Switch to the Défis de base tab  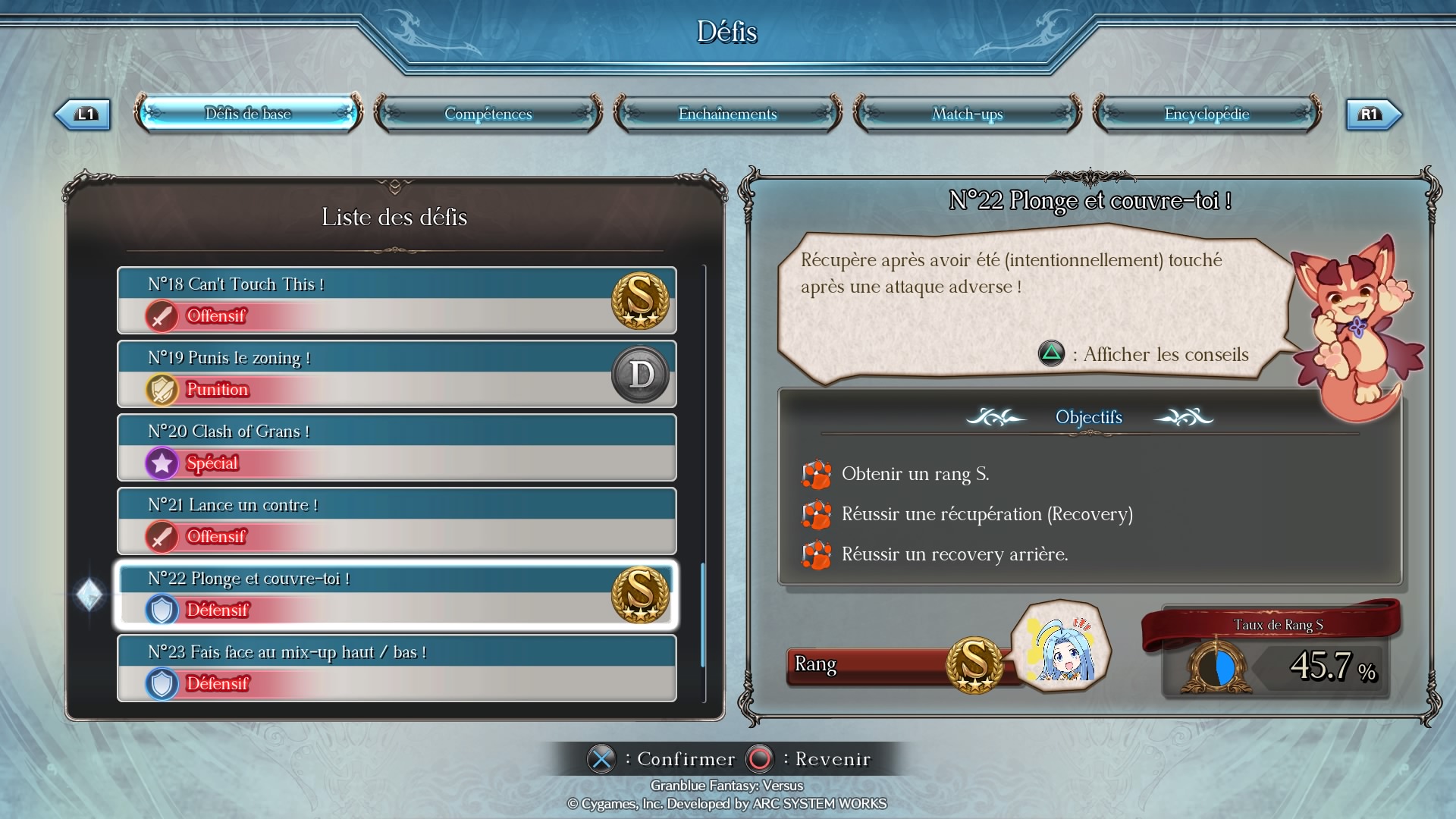click(248, 114)
